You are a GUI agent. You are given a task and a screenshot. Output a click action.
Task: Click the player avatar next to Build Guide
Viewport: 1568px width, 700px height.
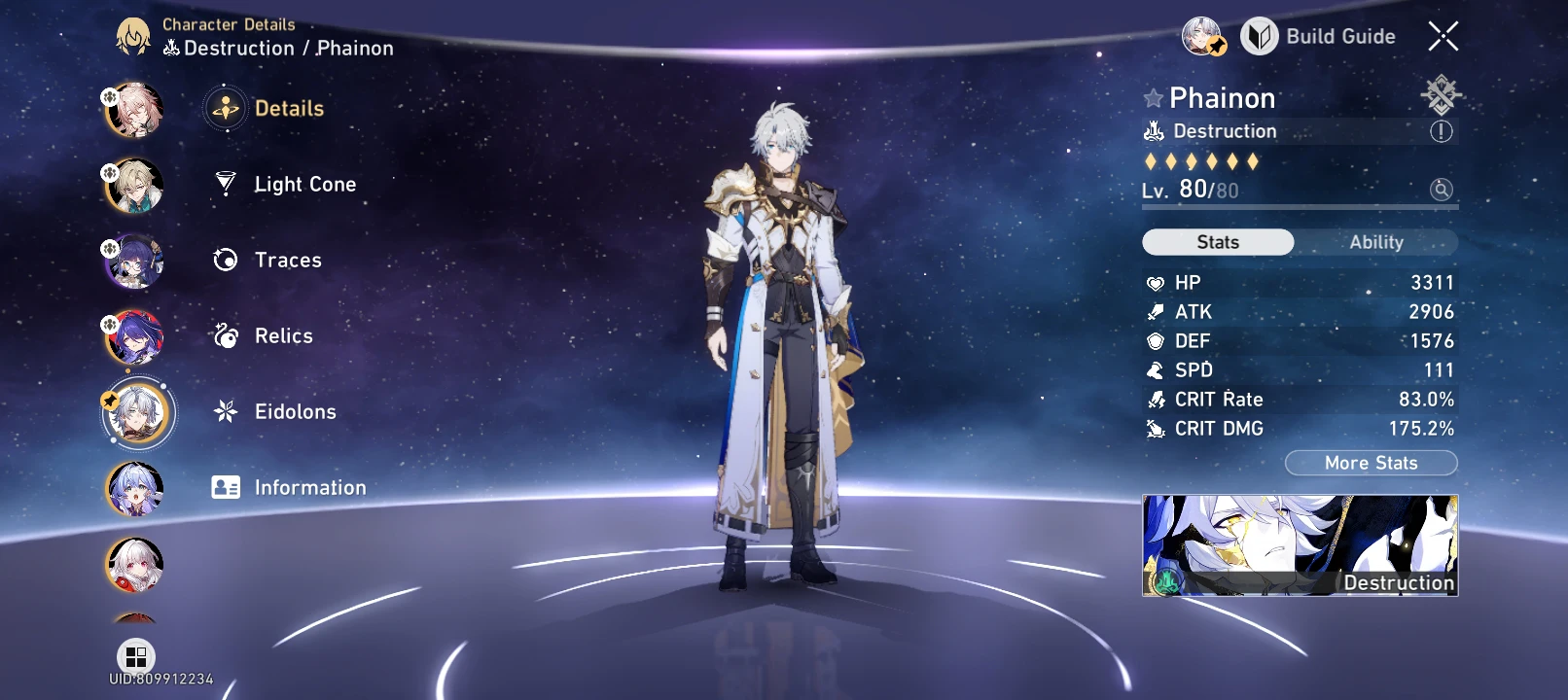[x=1201, y=36]
